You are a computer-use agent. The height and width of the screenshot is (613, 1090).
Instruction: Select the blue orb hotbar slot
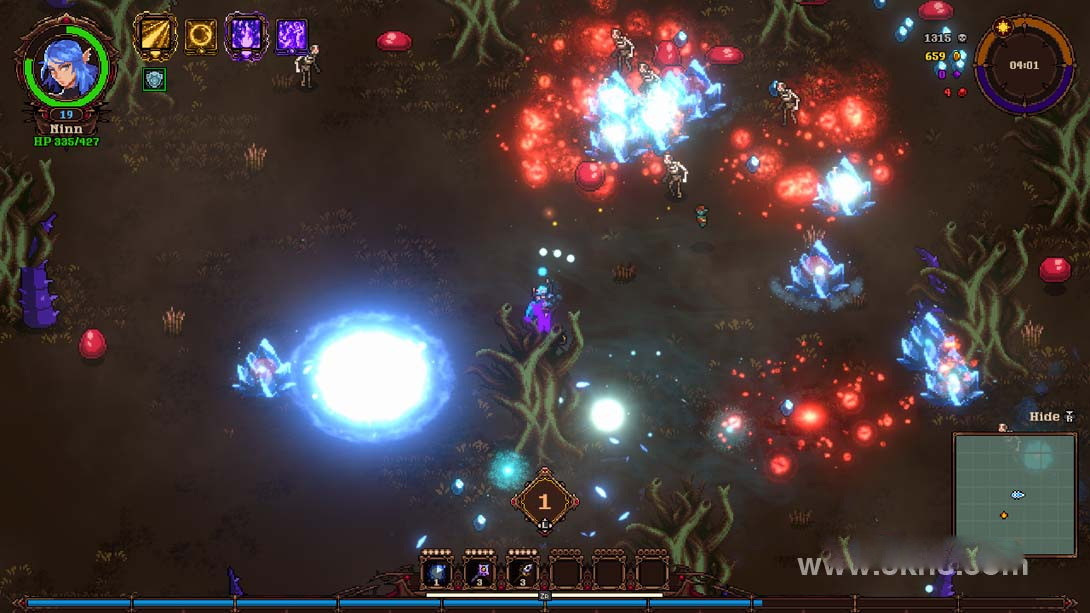(437, 572)
